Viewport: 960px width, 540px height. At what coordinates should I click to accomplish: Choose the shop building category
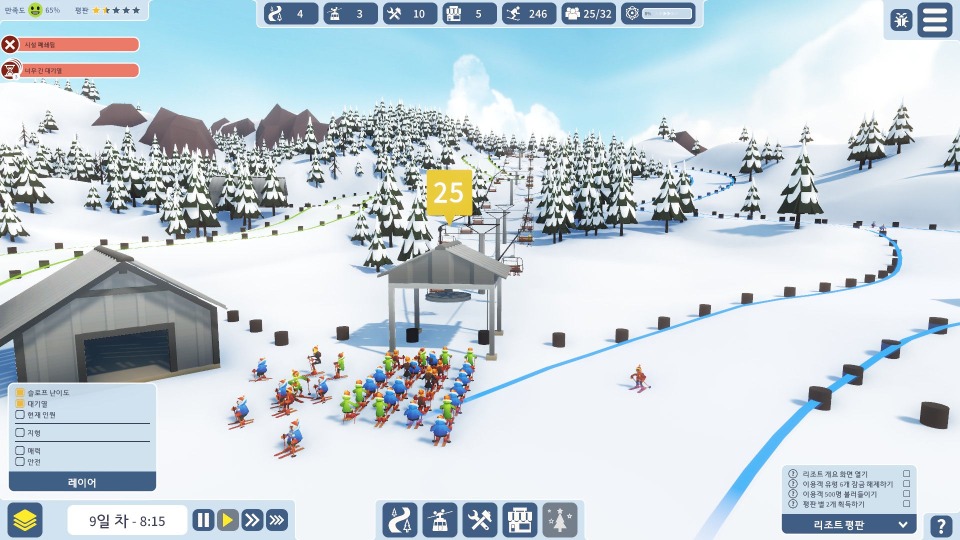(x=520, y=520)
